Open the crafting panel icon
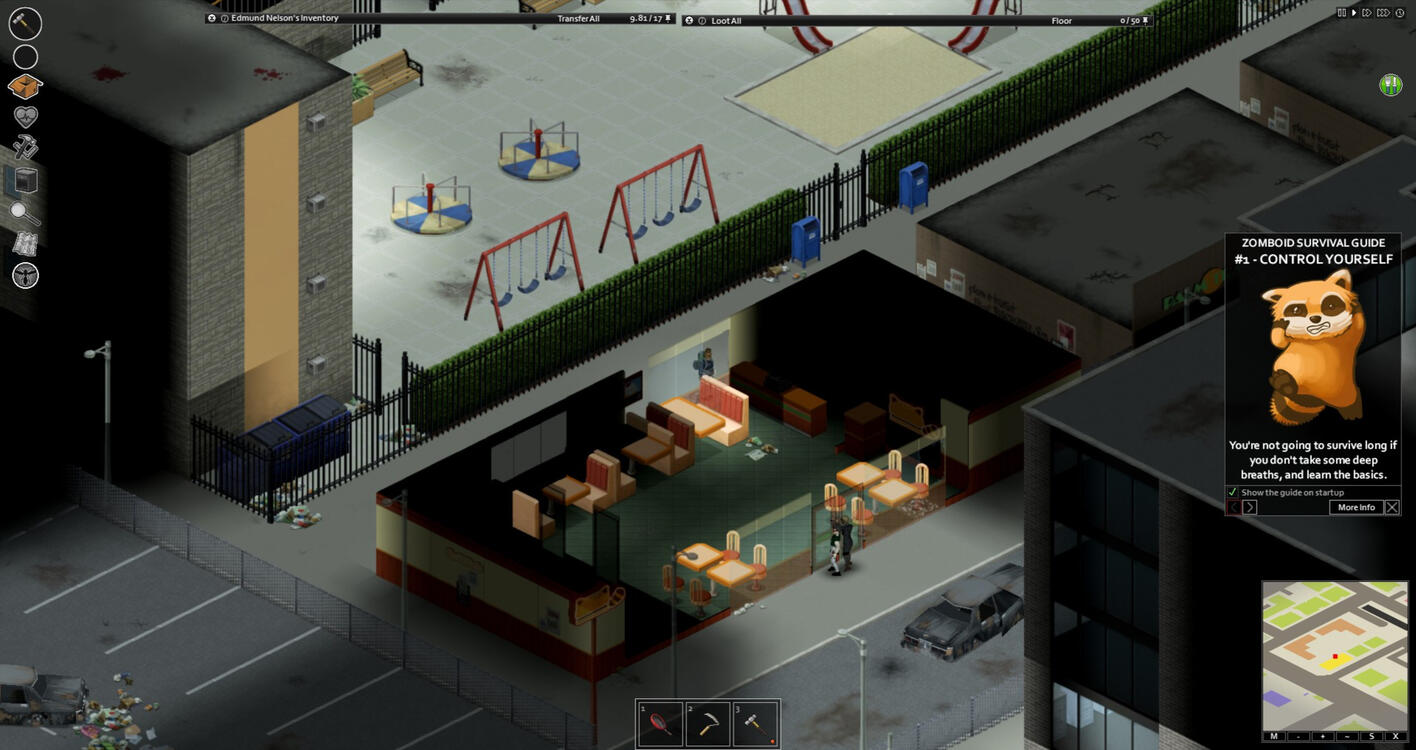1416x750 pixels. pos(25,148)
